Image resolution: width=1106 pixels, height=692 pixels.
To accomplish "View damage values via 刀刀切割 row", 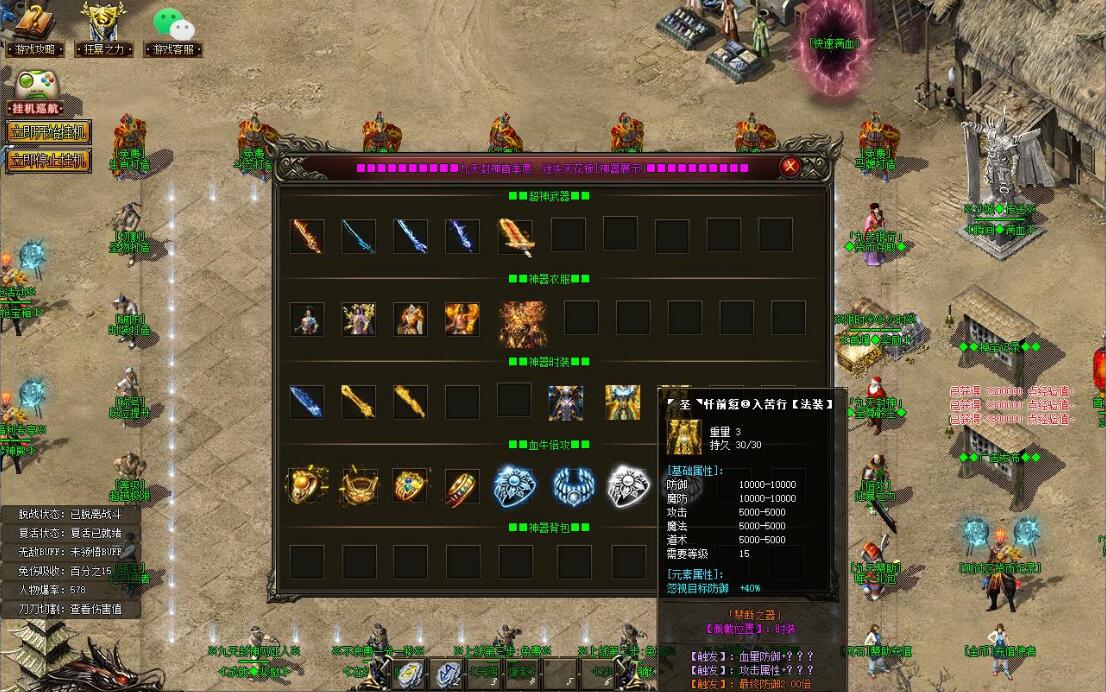I will pyautogui.click(x=70, y=608).
